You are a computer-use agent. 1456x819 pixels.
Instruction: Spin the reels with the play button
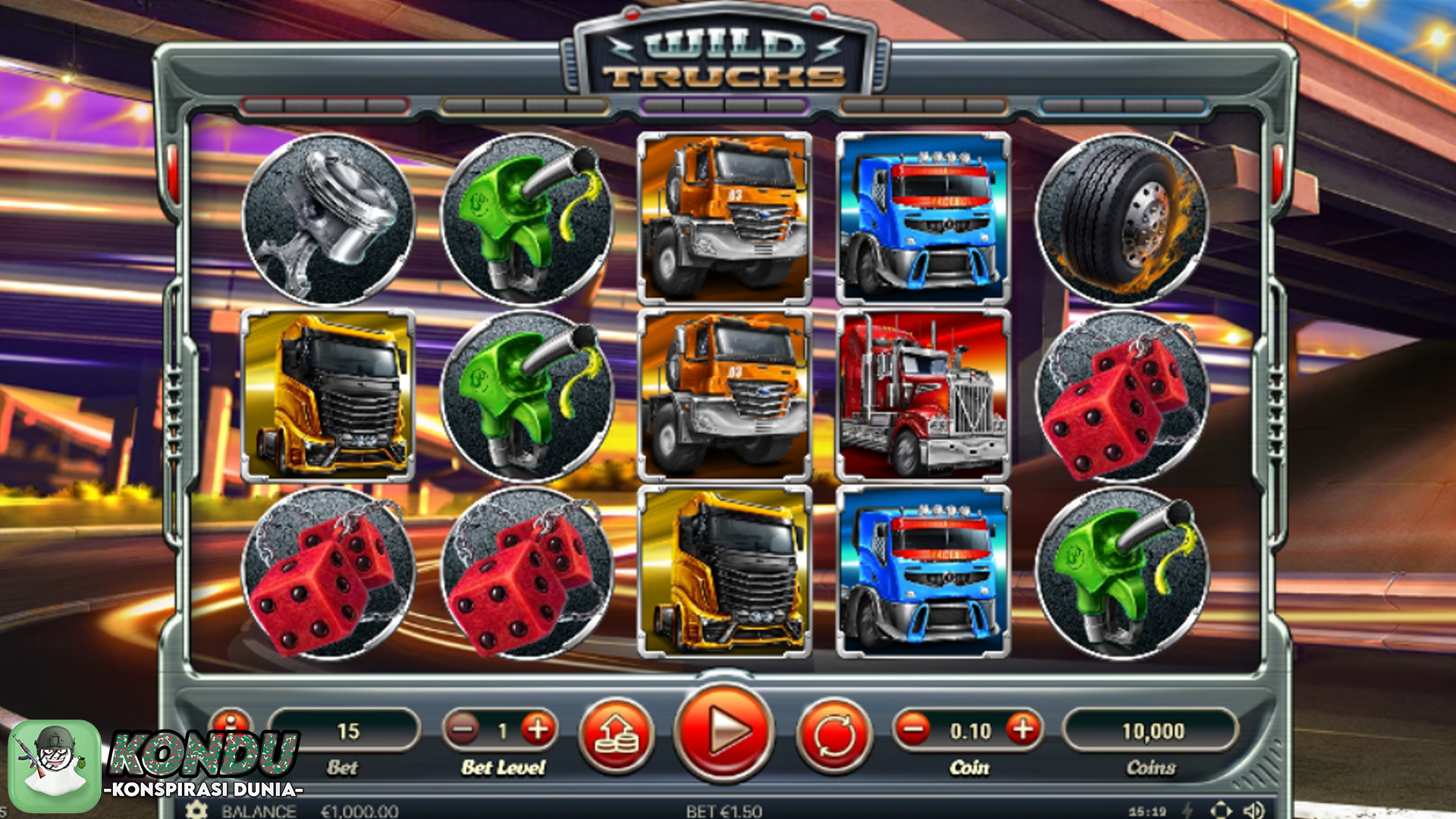pos(724,732)
